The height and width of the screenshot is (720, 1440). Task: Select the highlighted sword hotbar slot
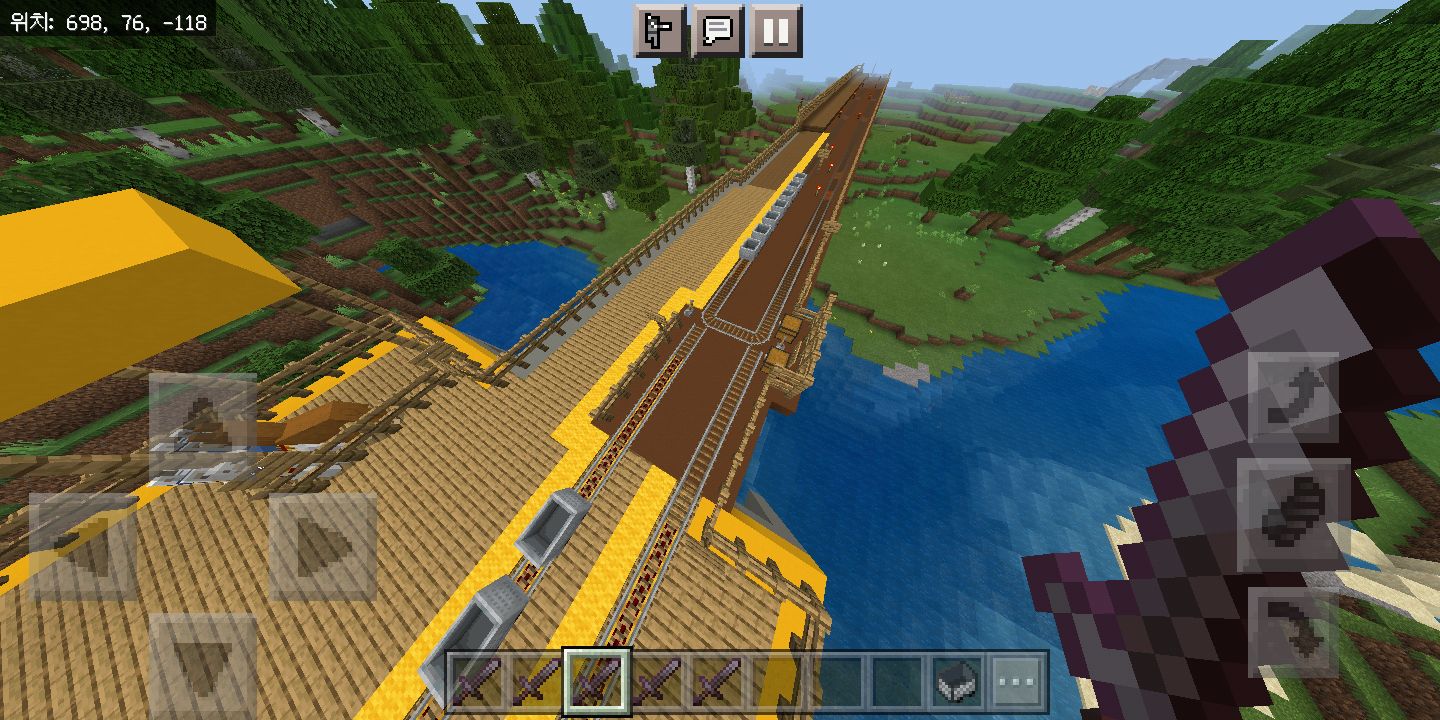point(597,682)
